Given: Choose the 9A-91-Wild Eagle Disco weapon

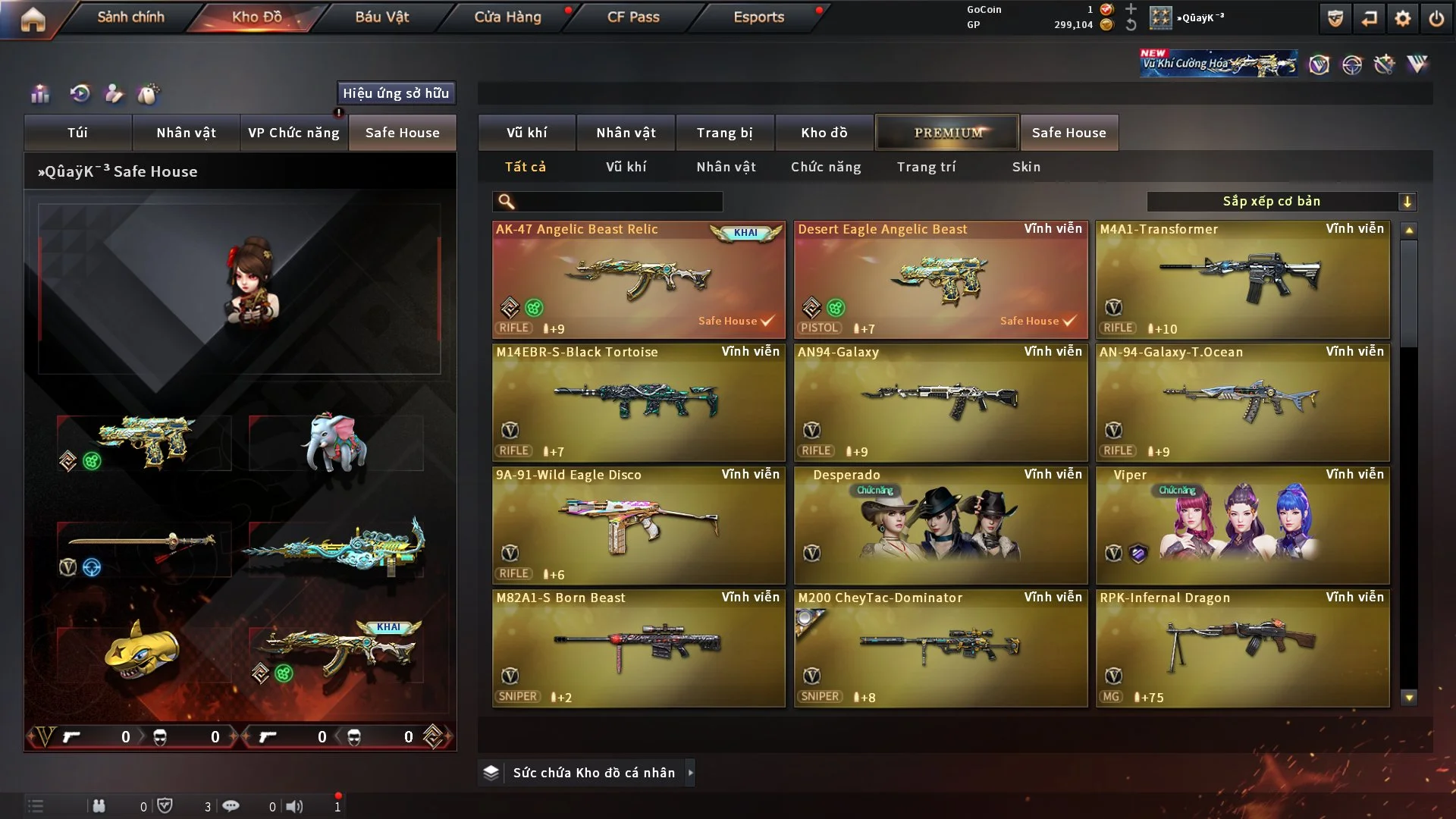Looking at the screenshot, I should 638,525.
